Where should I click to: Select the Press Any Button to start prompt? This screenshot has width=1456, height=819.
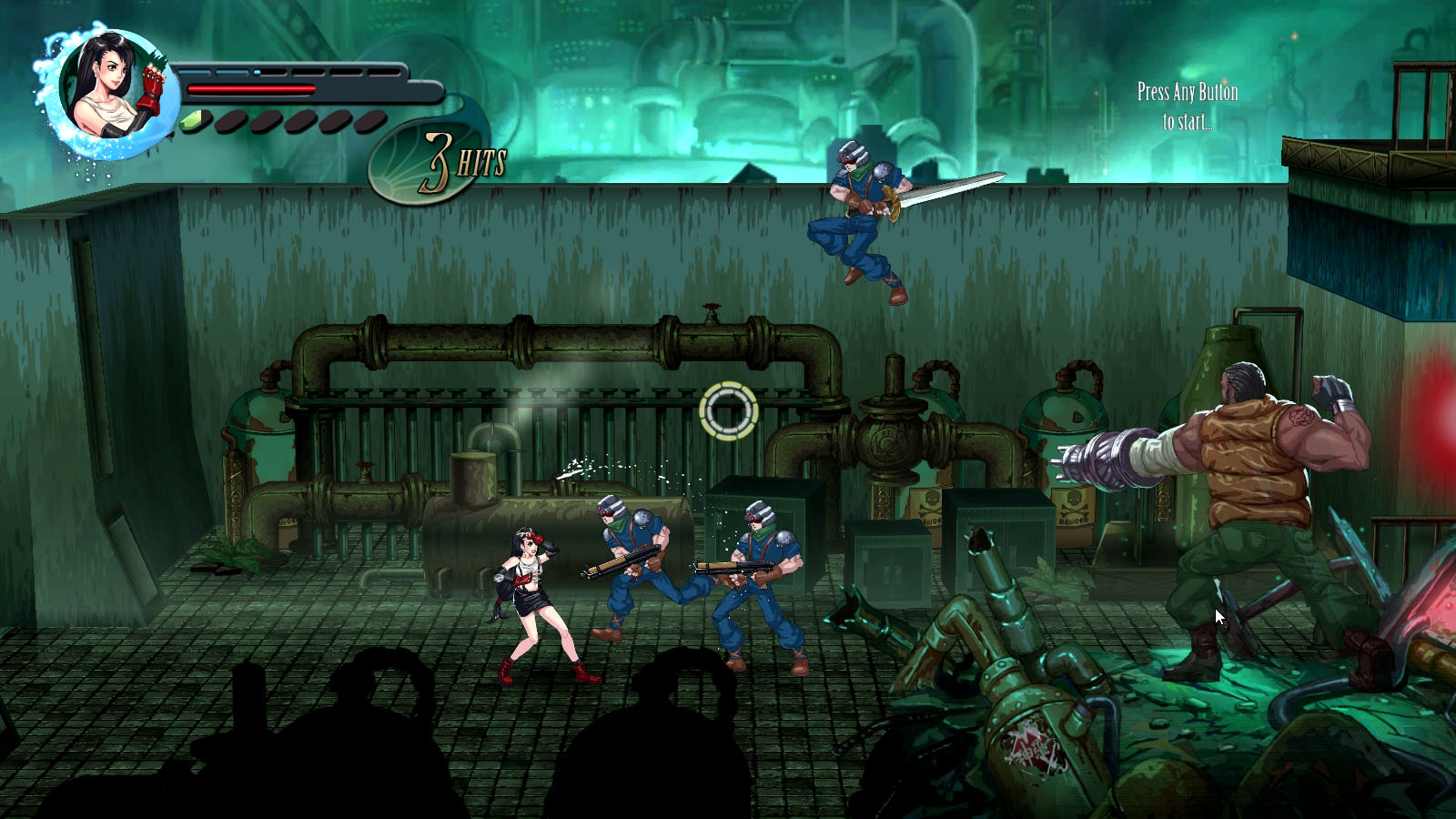[x=1186, y=103]
